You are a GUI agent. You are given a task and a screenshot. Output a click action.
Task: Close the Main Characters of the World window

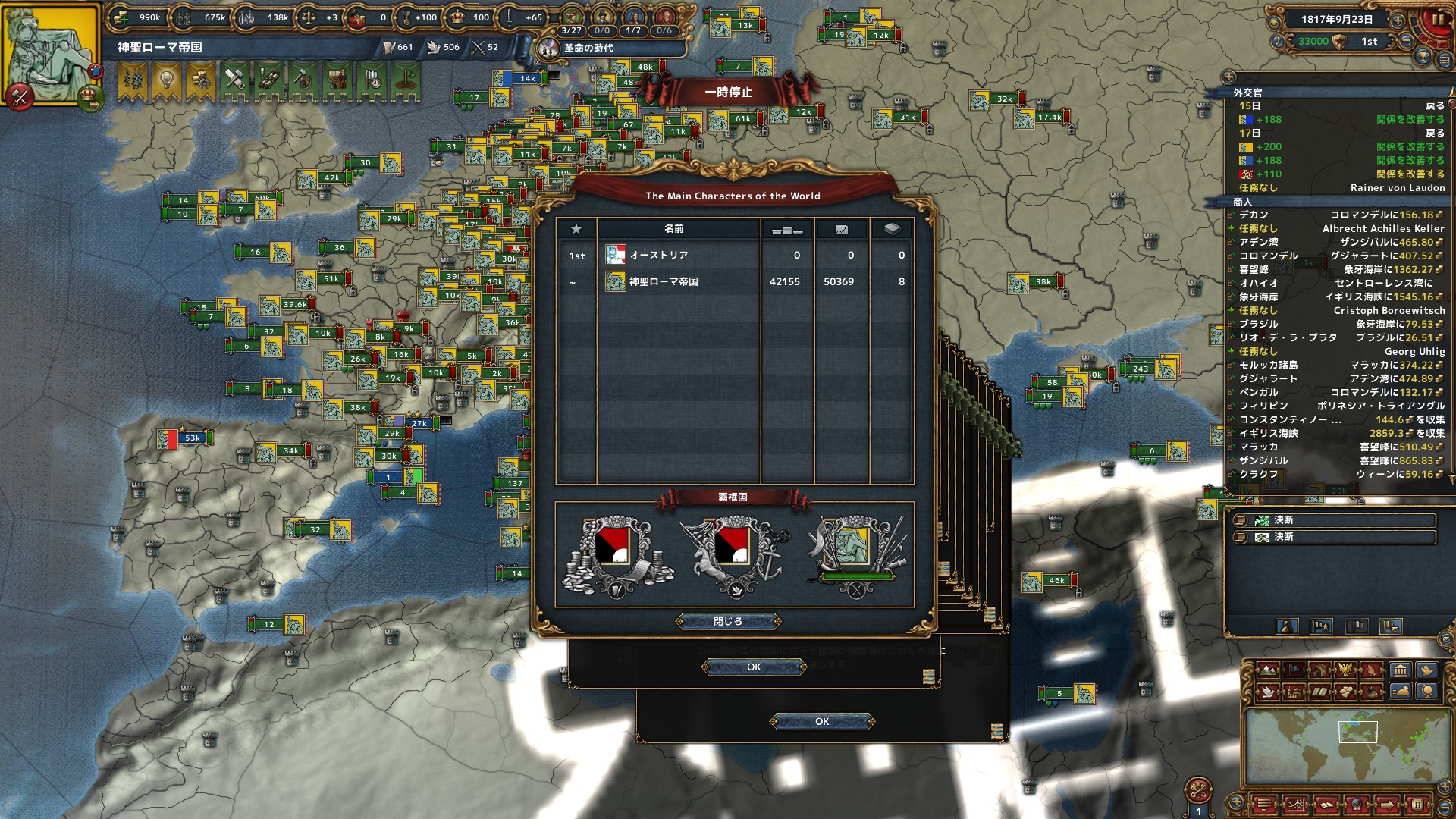[727, 621]
